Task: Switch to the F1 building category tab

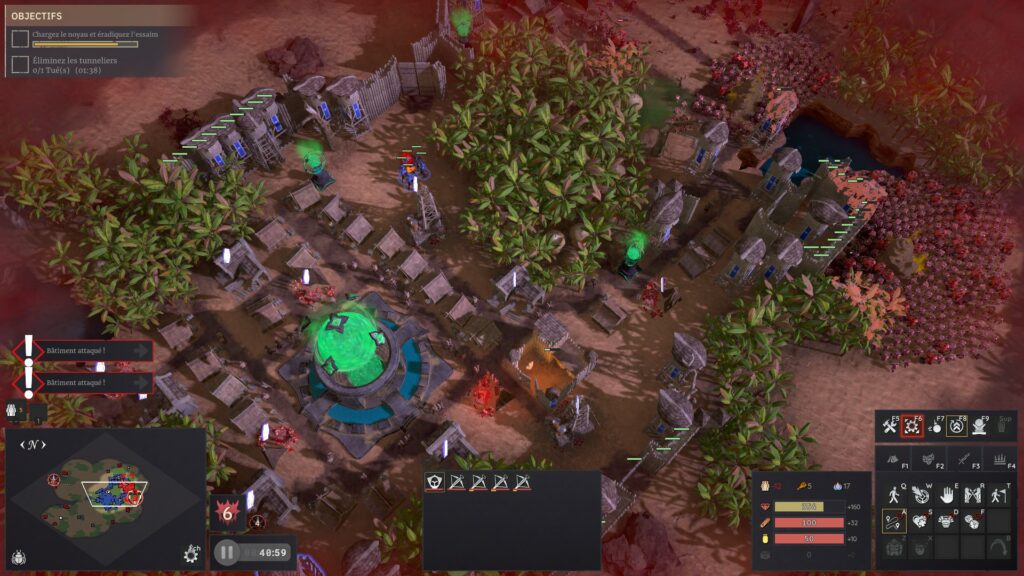Action: [x=894, y=458]
